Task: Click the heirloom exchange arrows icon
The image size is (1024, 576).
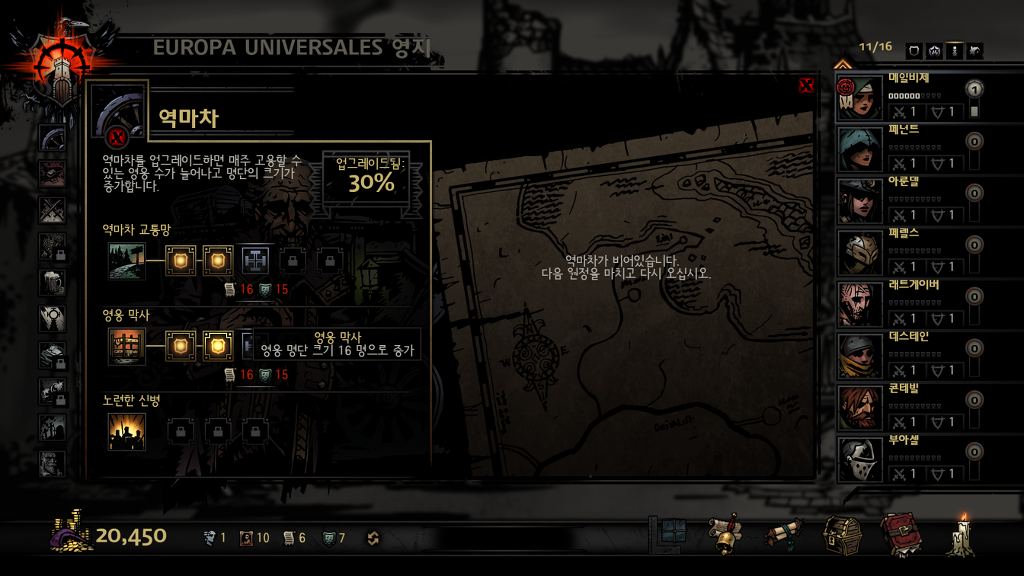Action: click(373, 538)
